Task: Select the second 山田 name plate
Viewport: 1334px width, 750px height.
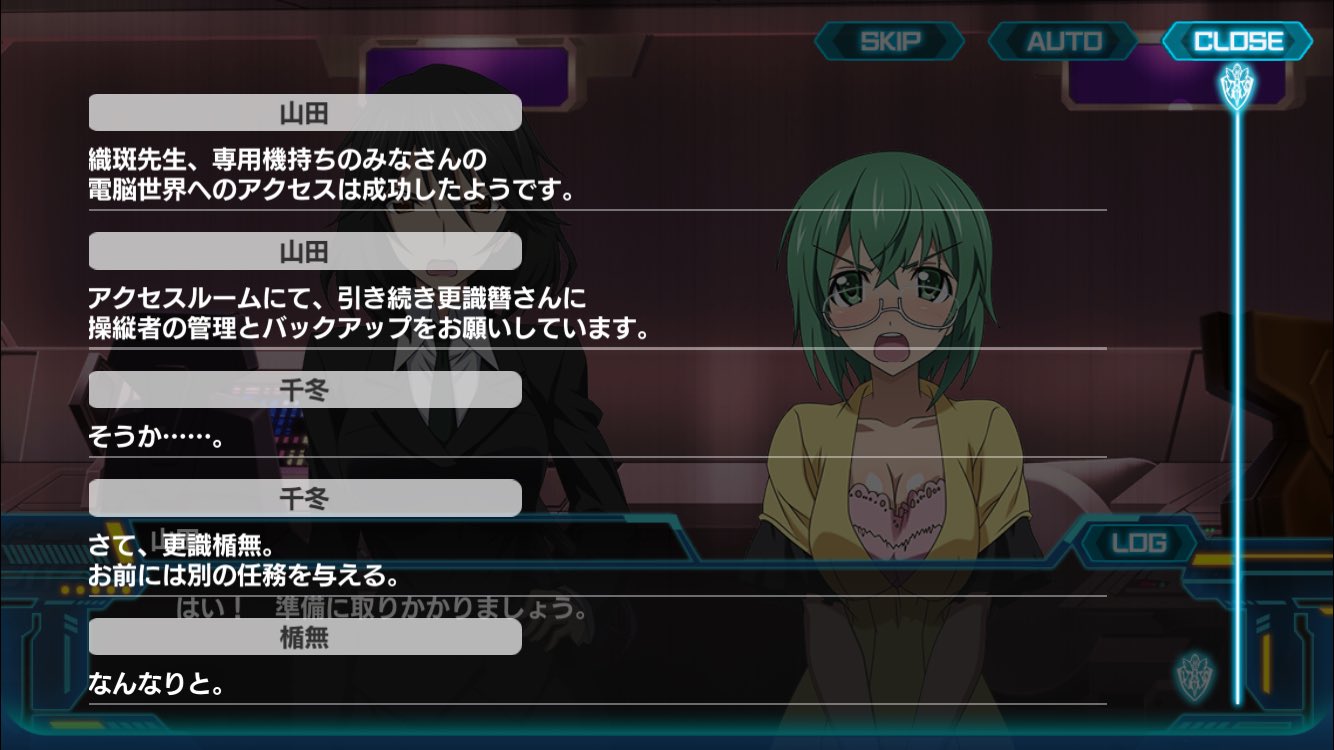Action: [305, 252]
